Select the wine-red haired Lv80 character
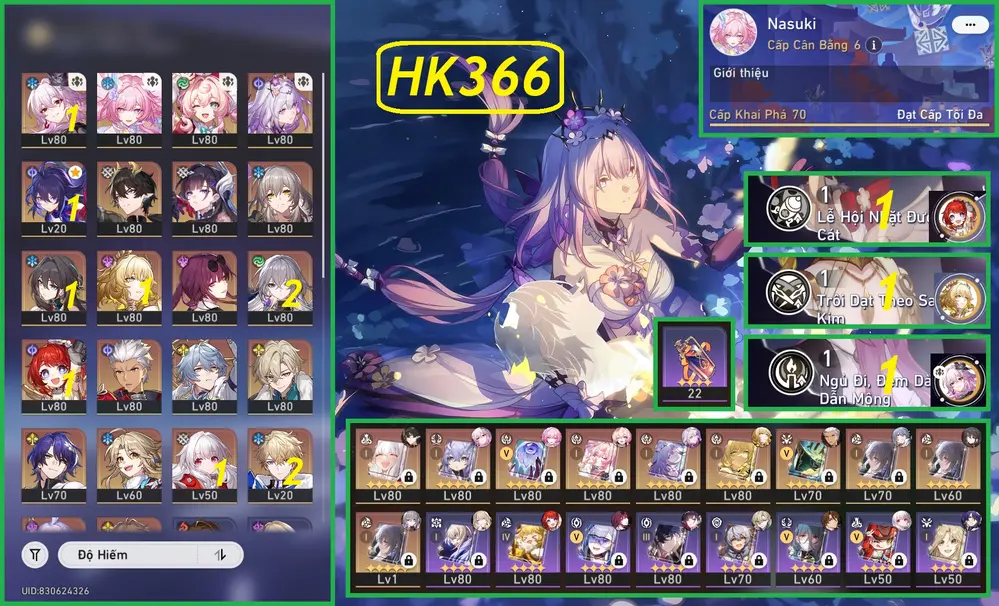Viewport: 999px width, 606px height. pos(204,287)
